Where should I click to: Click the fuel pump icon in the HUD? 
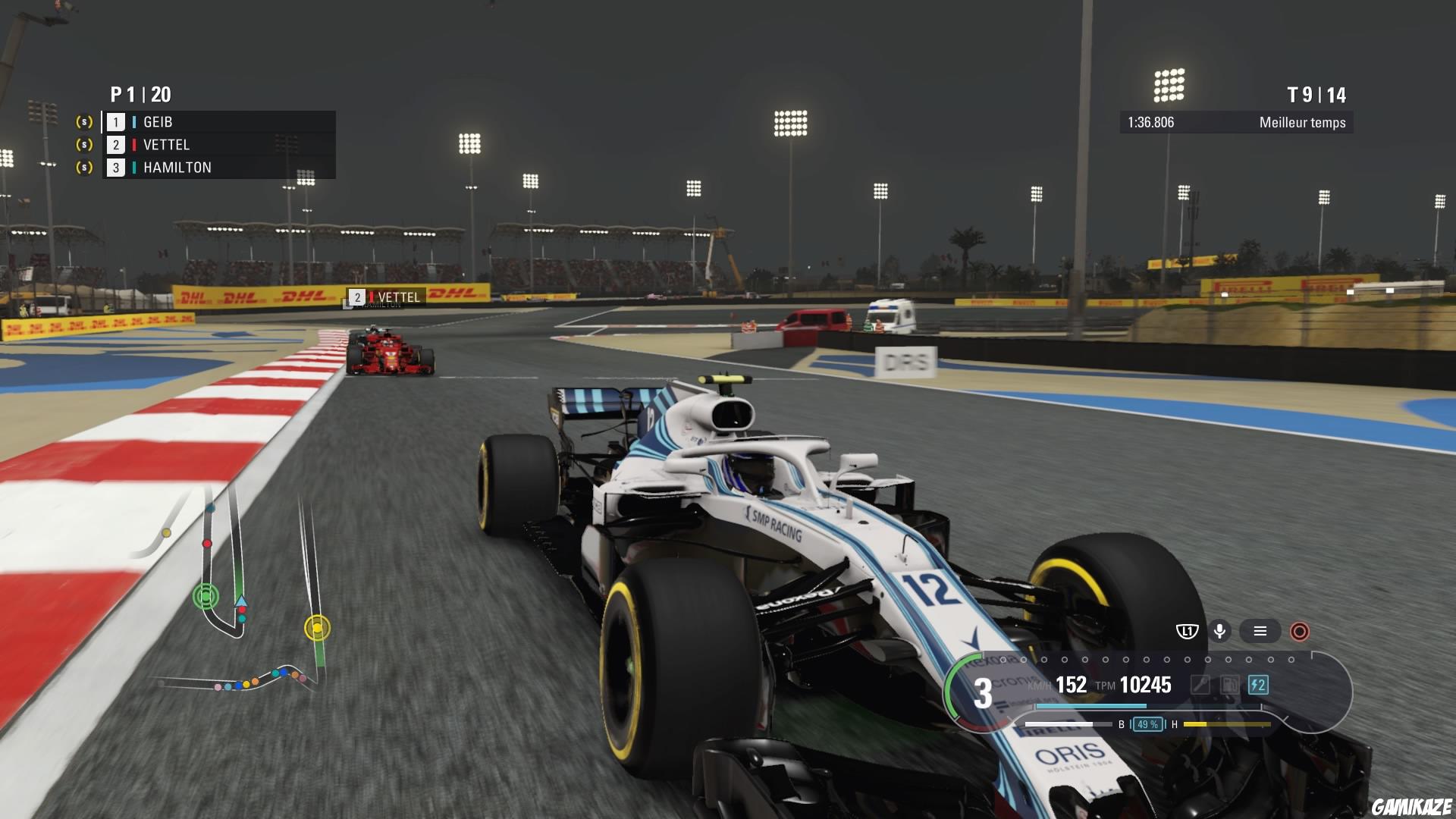tap(1229, 685)
